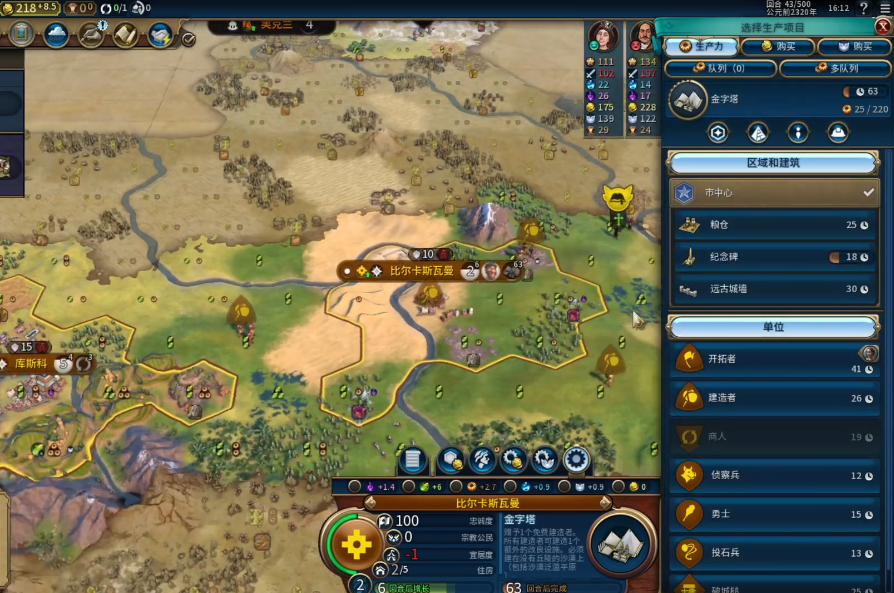Open the gold 购买 purchase tab

(777, 47)
